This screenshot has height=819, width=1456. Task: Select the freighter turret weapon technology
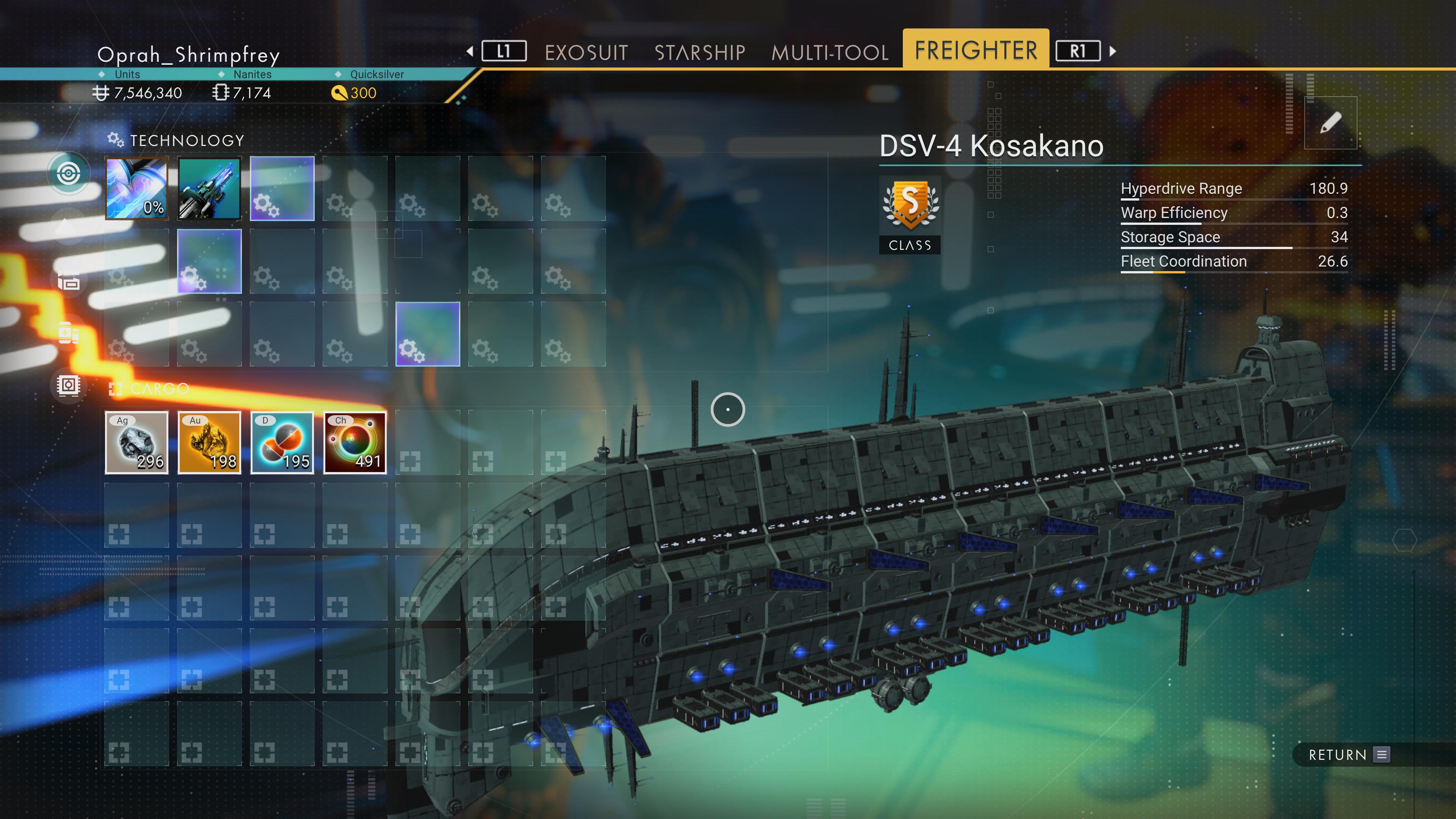coord(209,188)
